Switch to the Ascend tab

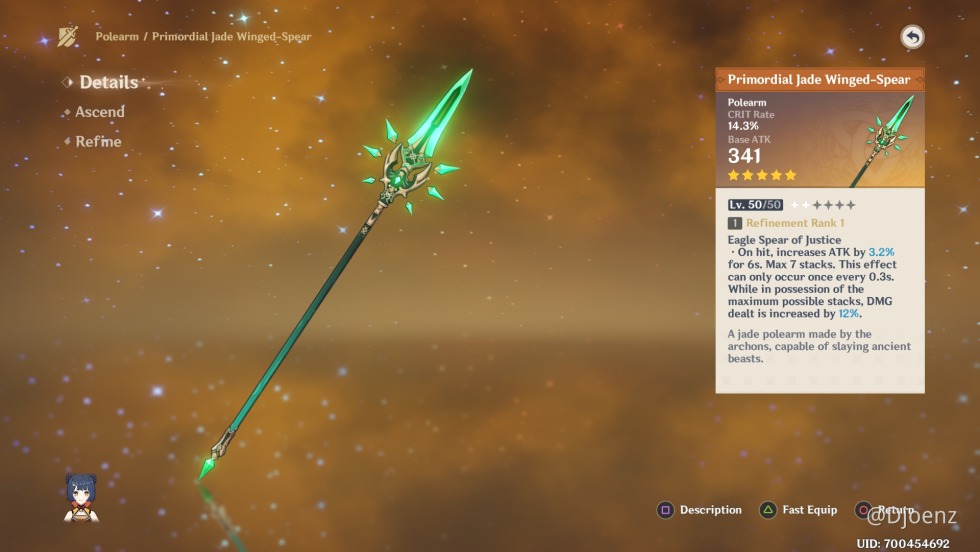pyautogui.click(x=99, y=112)
